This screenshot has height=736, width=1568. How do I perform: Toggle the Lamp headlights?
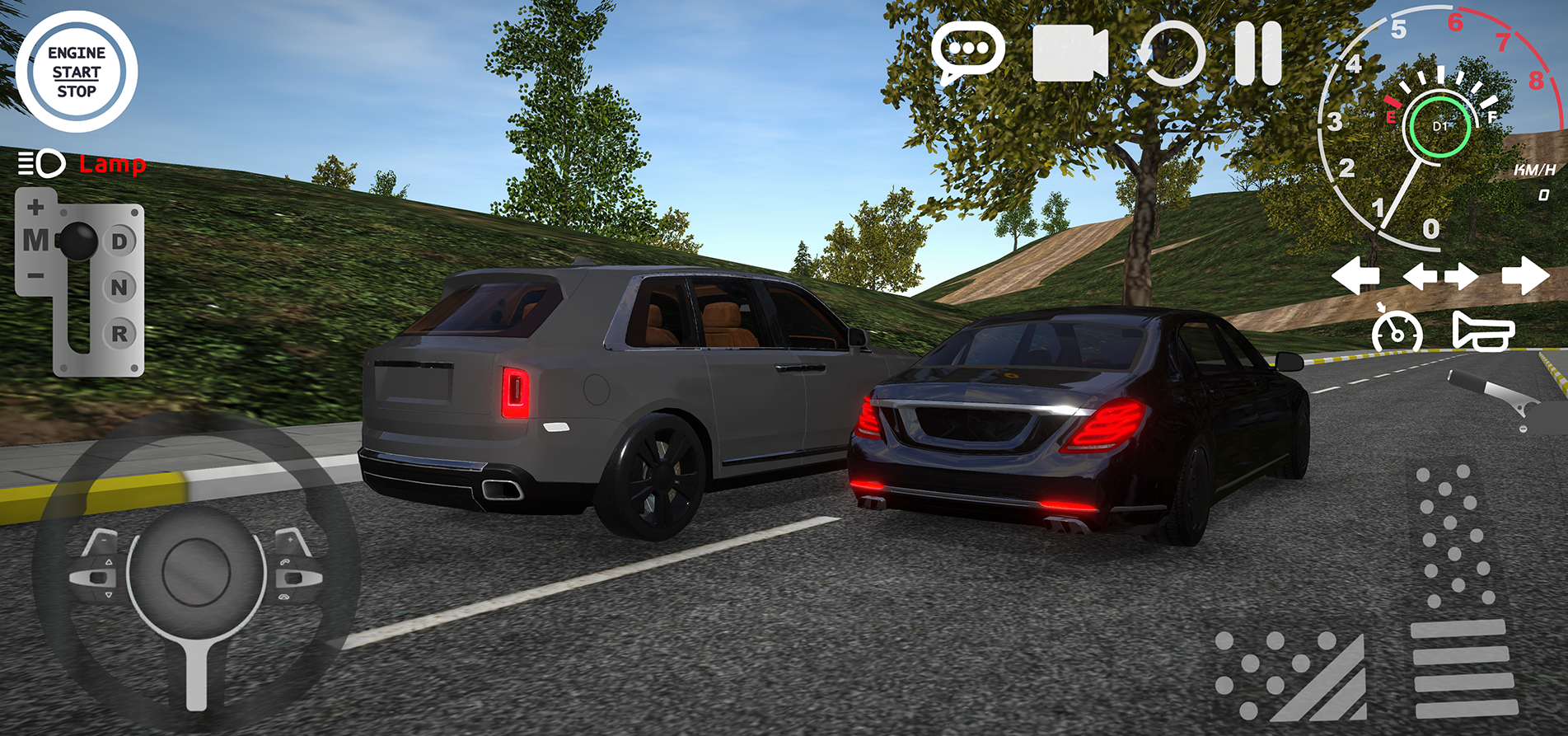point(82,164)
